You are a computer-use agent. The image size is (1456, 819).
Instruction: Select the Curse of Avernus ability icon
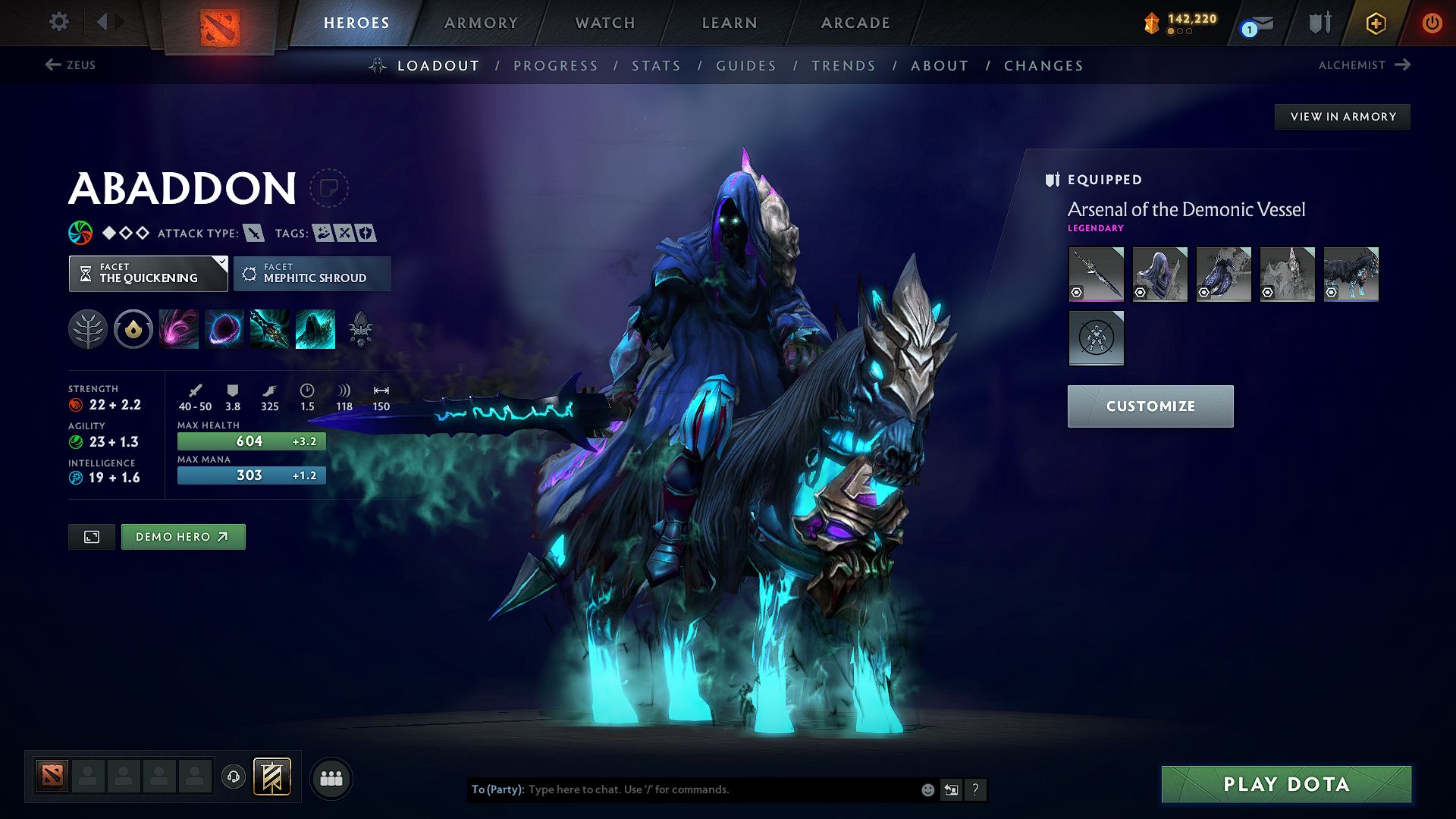(x=269, y=328)
